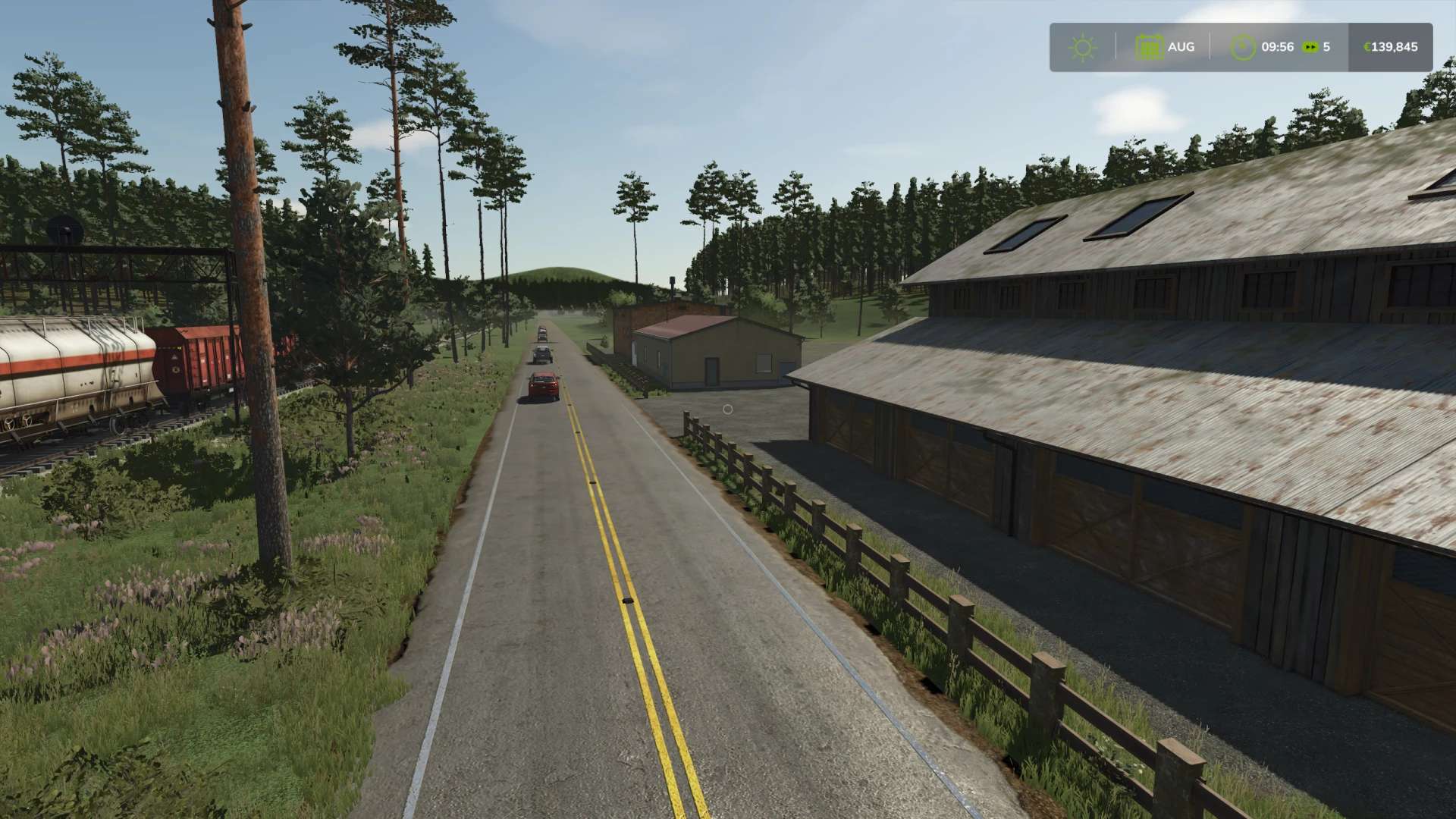This screenshot has width=1456, height=819.
Task: Click the green clock icon
Action: tap(1243, 48)
